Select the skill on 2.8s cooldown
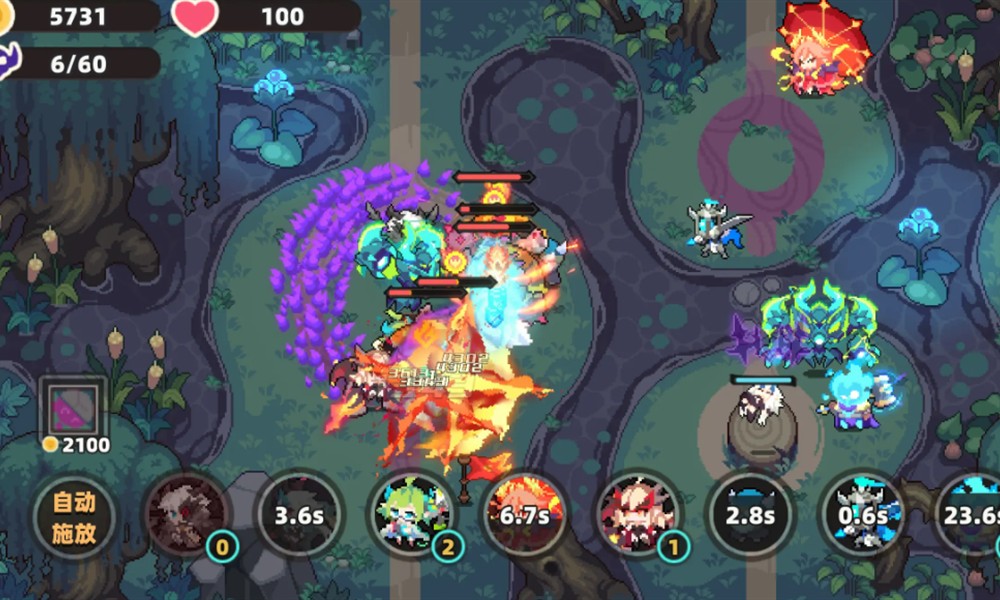1000x600 pixels. 750,516
